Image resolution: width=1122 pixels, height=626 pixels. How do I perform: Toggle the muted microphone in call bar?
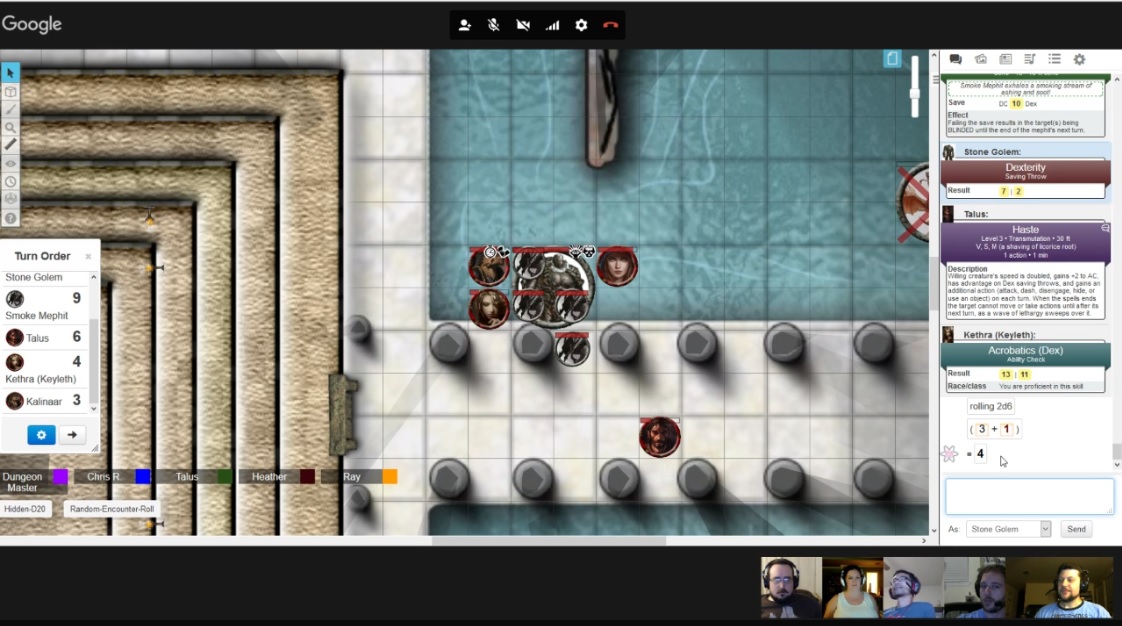(x=493, y=25)
